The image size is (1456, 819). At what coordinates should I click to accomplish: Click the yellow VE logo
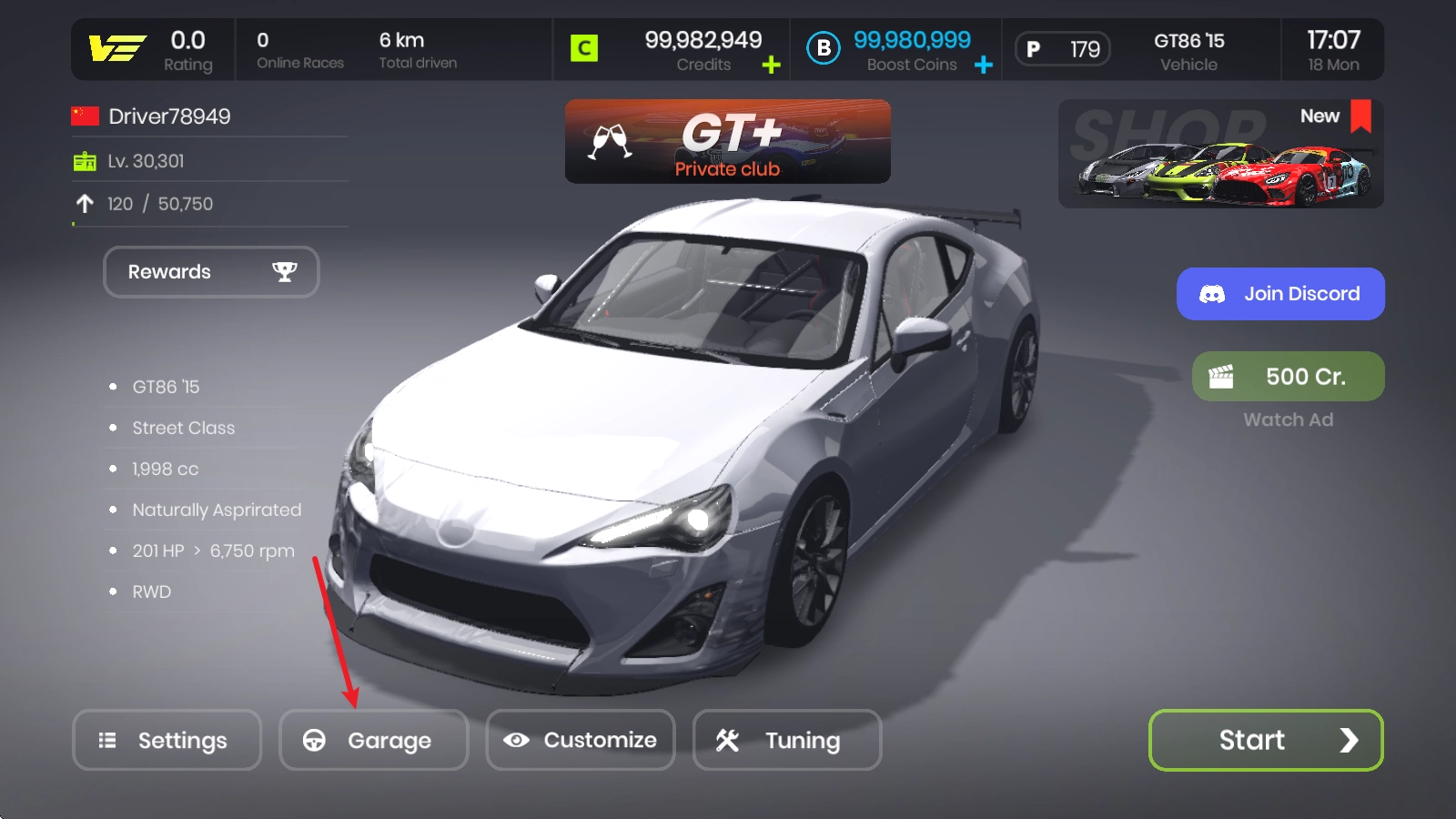tap(117, 48)
